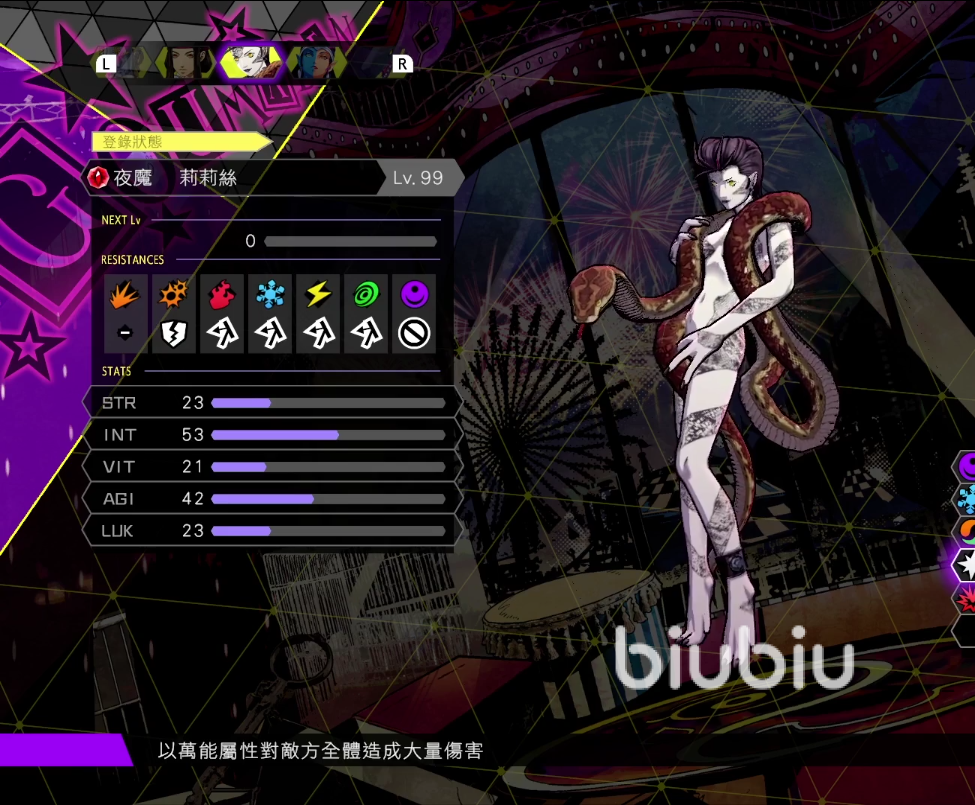Select the highlighted white burst almighty skill
The height and width of the screenshot is (805, 975).
tap(967, 565)
